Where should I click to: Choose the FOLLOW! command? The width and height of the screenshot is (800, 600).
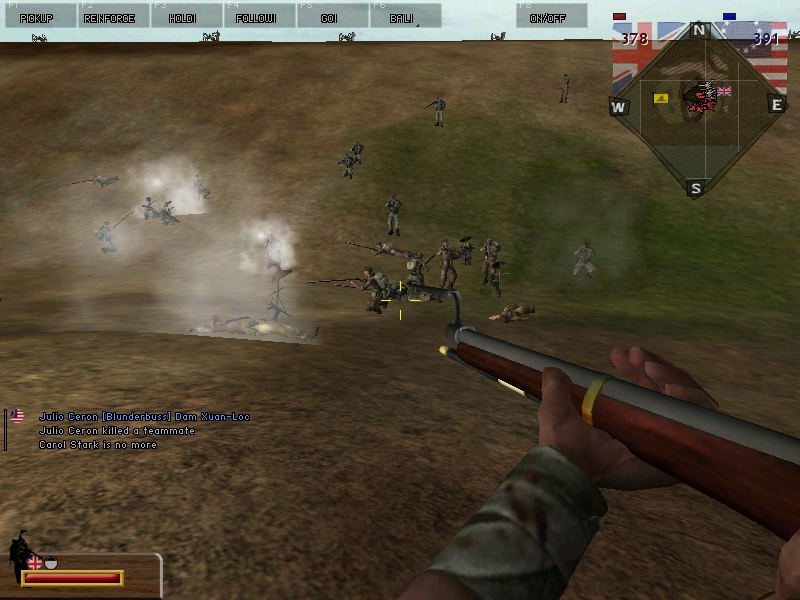click(x=256, y=17)
